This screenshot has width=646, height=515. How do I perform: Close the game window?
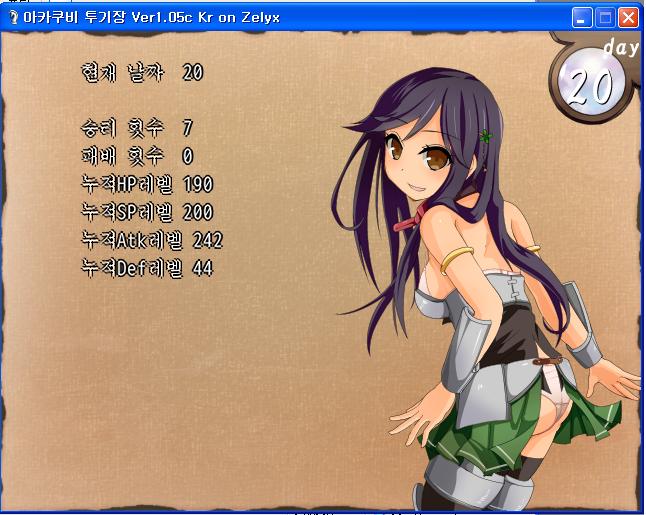(x=628, y=17)
